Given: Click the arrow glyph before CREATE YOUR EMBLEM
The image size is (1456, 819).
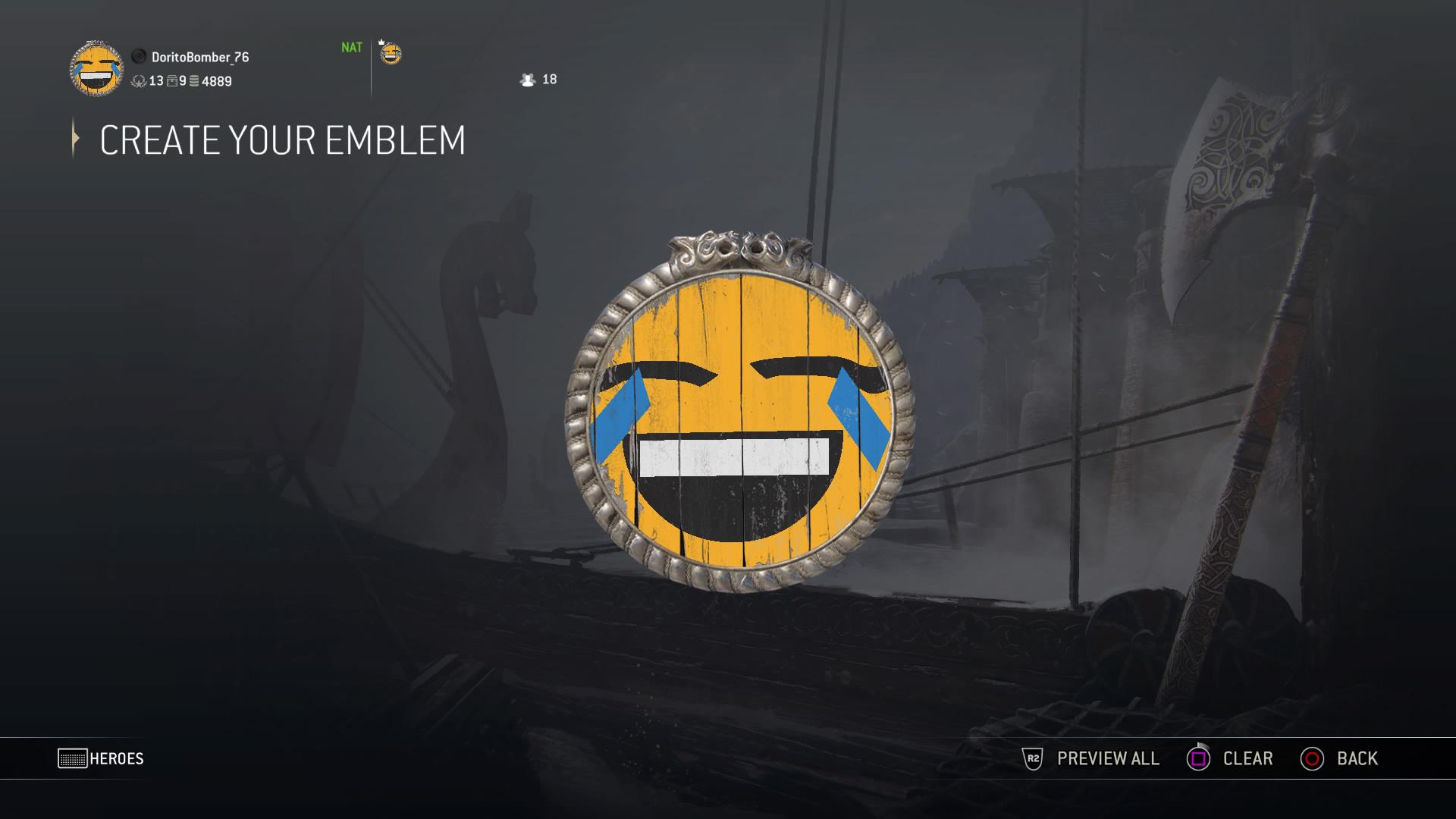Looking at the screenshot, I should [x=75, y=140].
